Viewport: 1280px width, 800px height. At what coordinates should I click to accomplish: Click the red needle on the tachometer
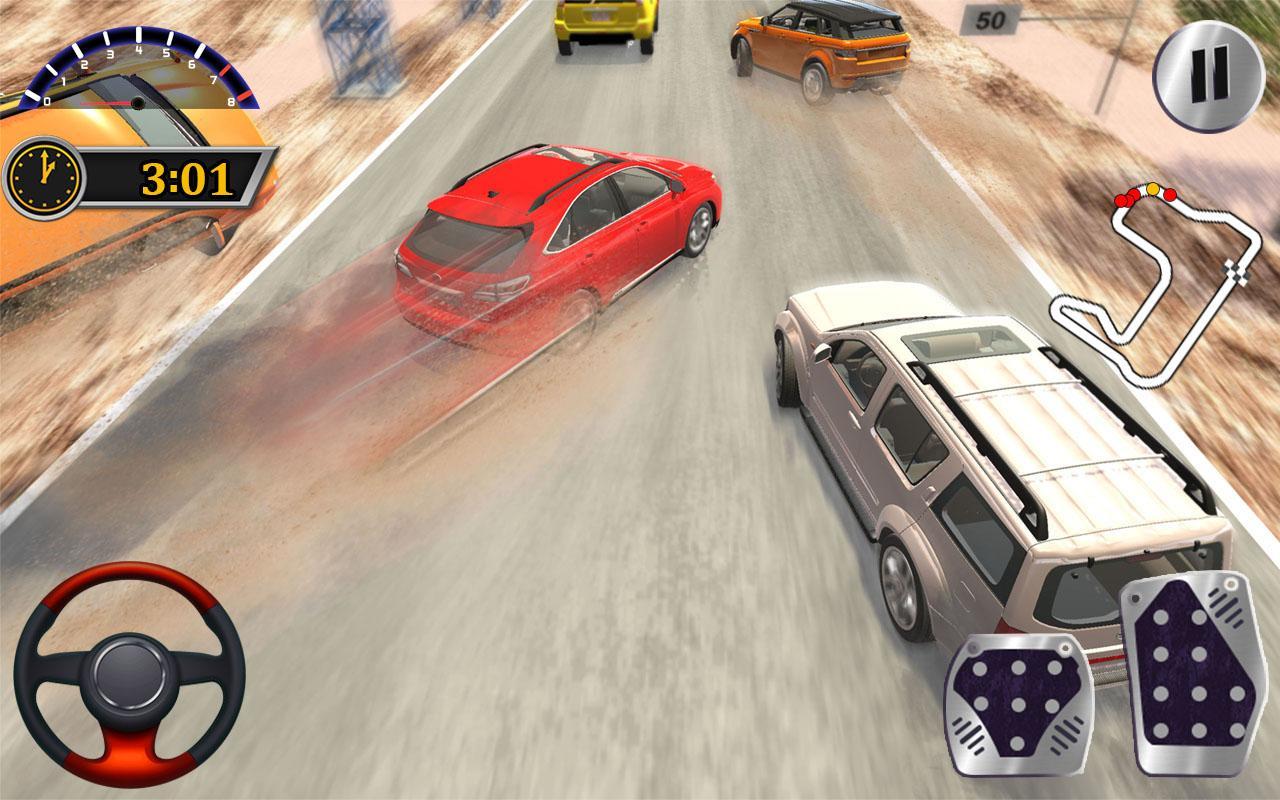106,104
